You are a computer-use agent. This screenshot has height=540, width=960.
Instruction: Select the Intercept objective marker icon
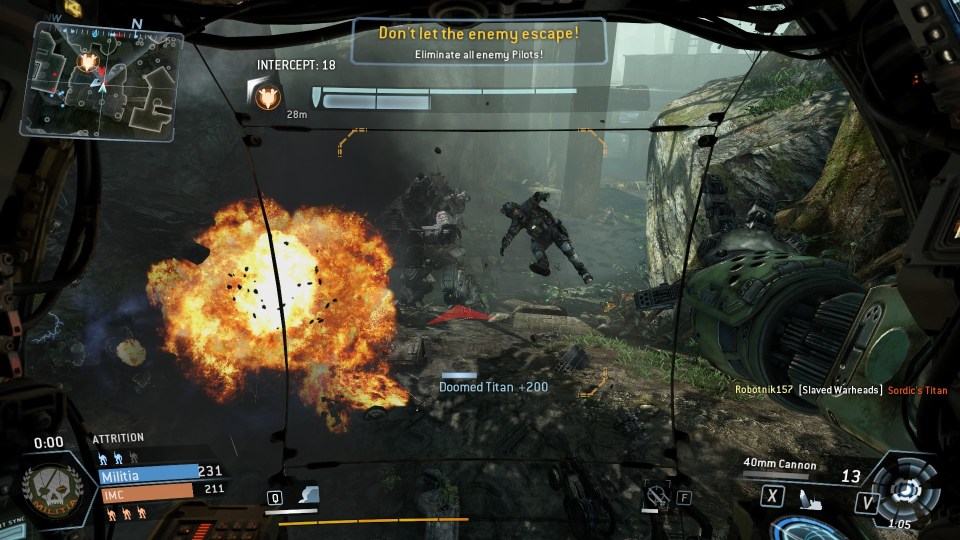tap(267, 96)
